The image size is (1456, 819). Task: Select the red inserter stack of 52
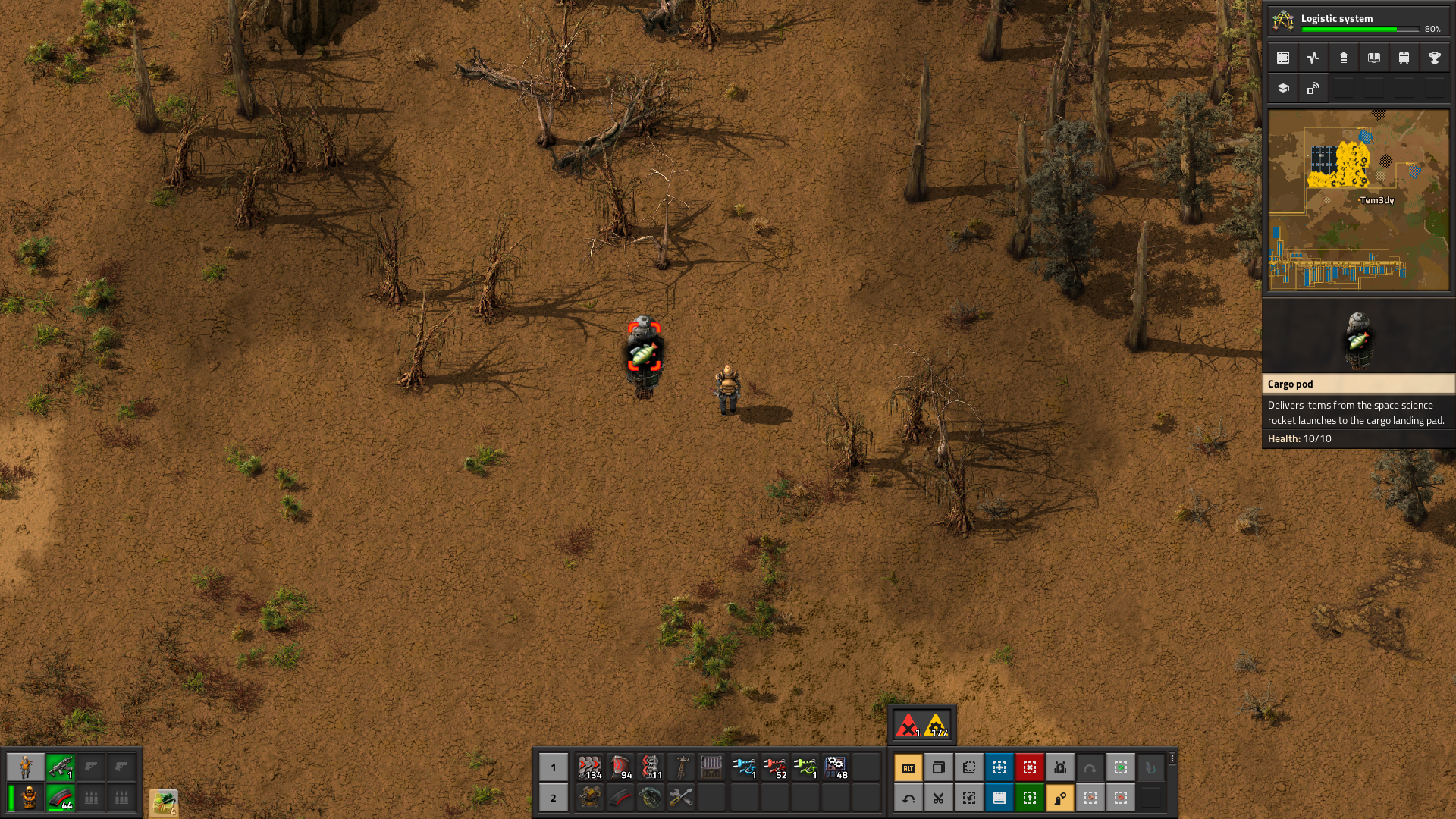(x=774, y=767)
